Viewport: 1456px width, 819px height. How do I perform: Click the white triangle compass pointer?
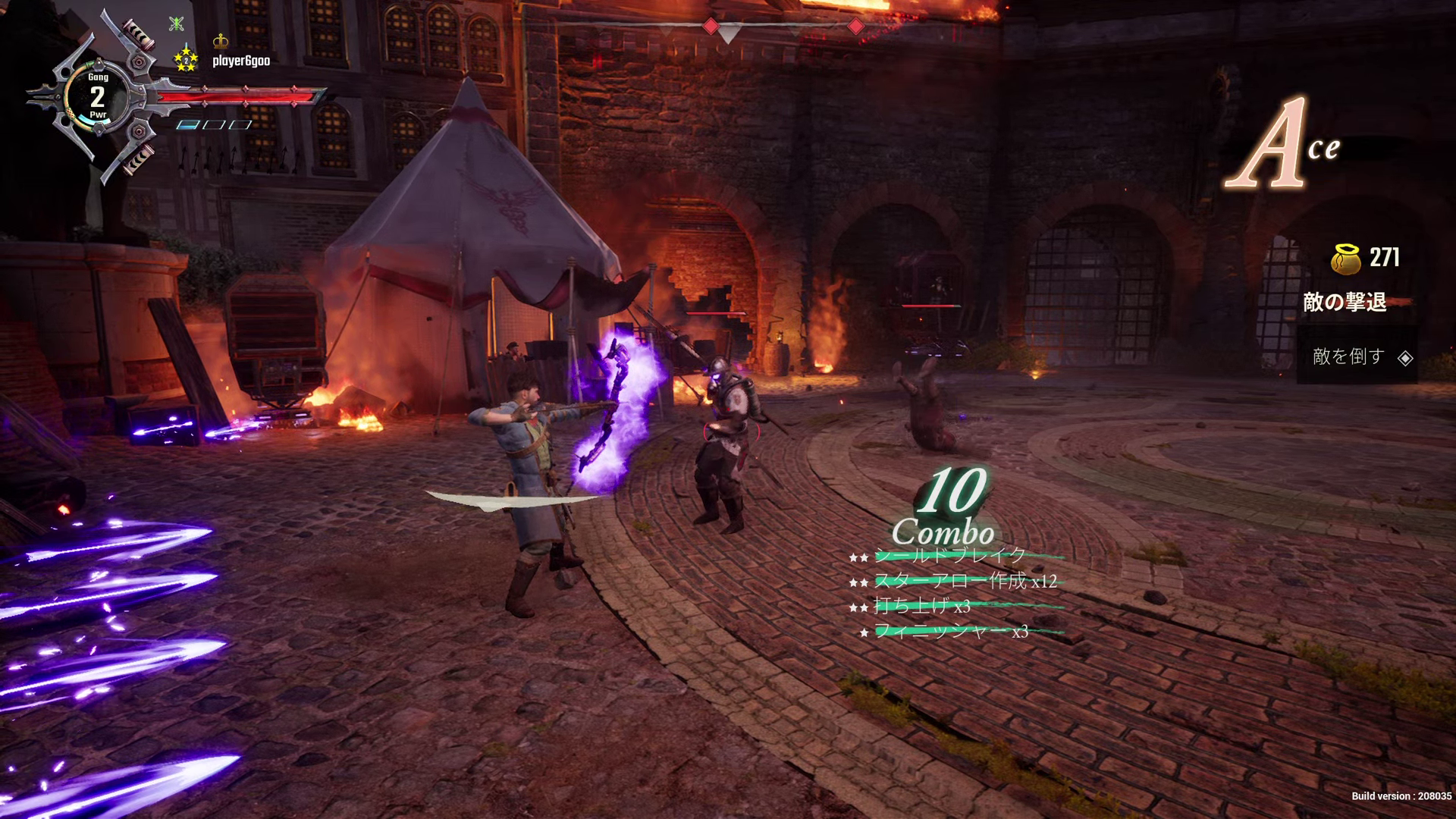(728, 34)
